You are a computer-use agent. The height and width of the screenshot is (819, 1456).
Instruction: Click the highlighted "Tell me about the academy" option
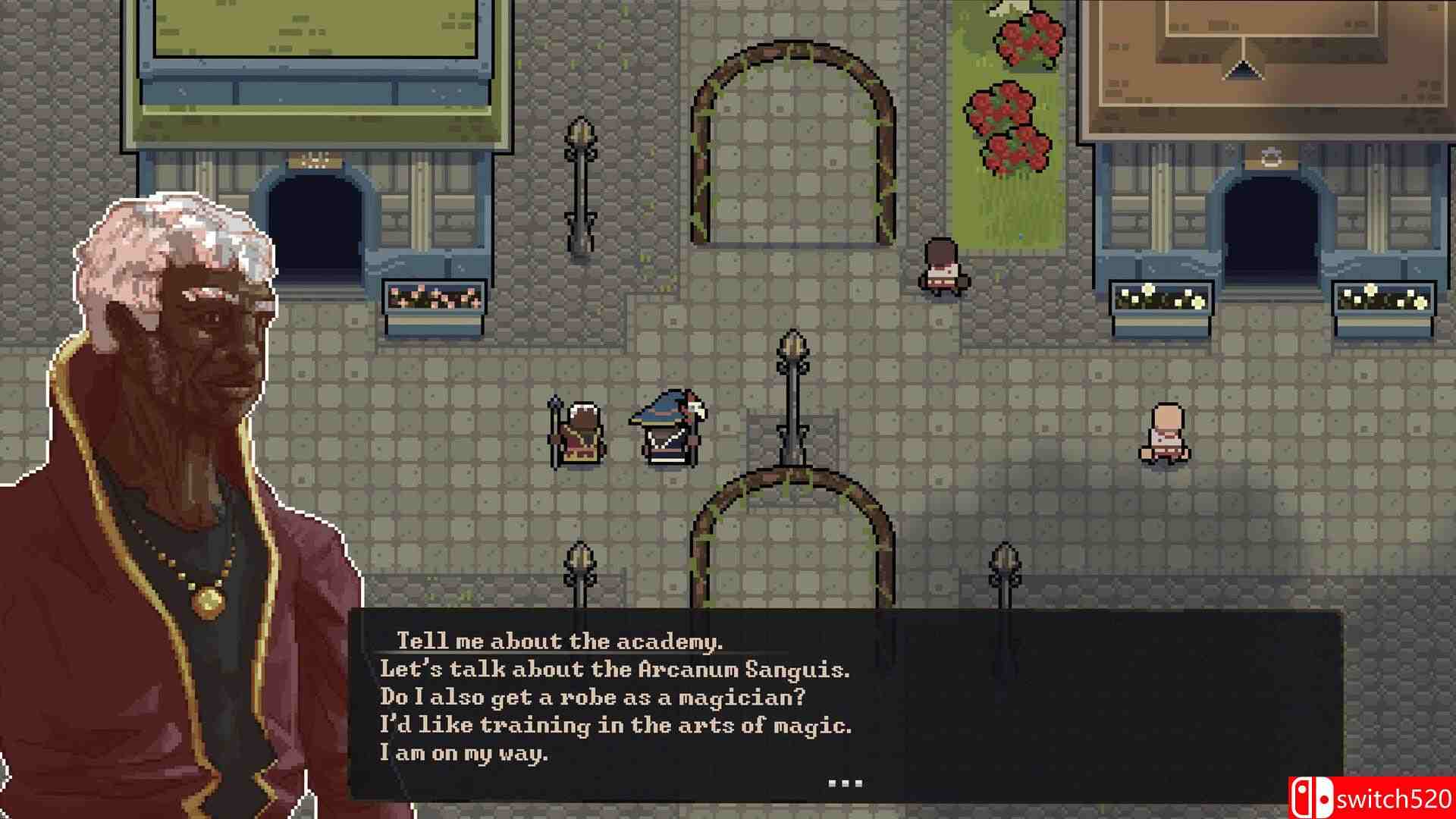(561, 641)
